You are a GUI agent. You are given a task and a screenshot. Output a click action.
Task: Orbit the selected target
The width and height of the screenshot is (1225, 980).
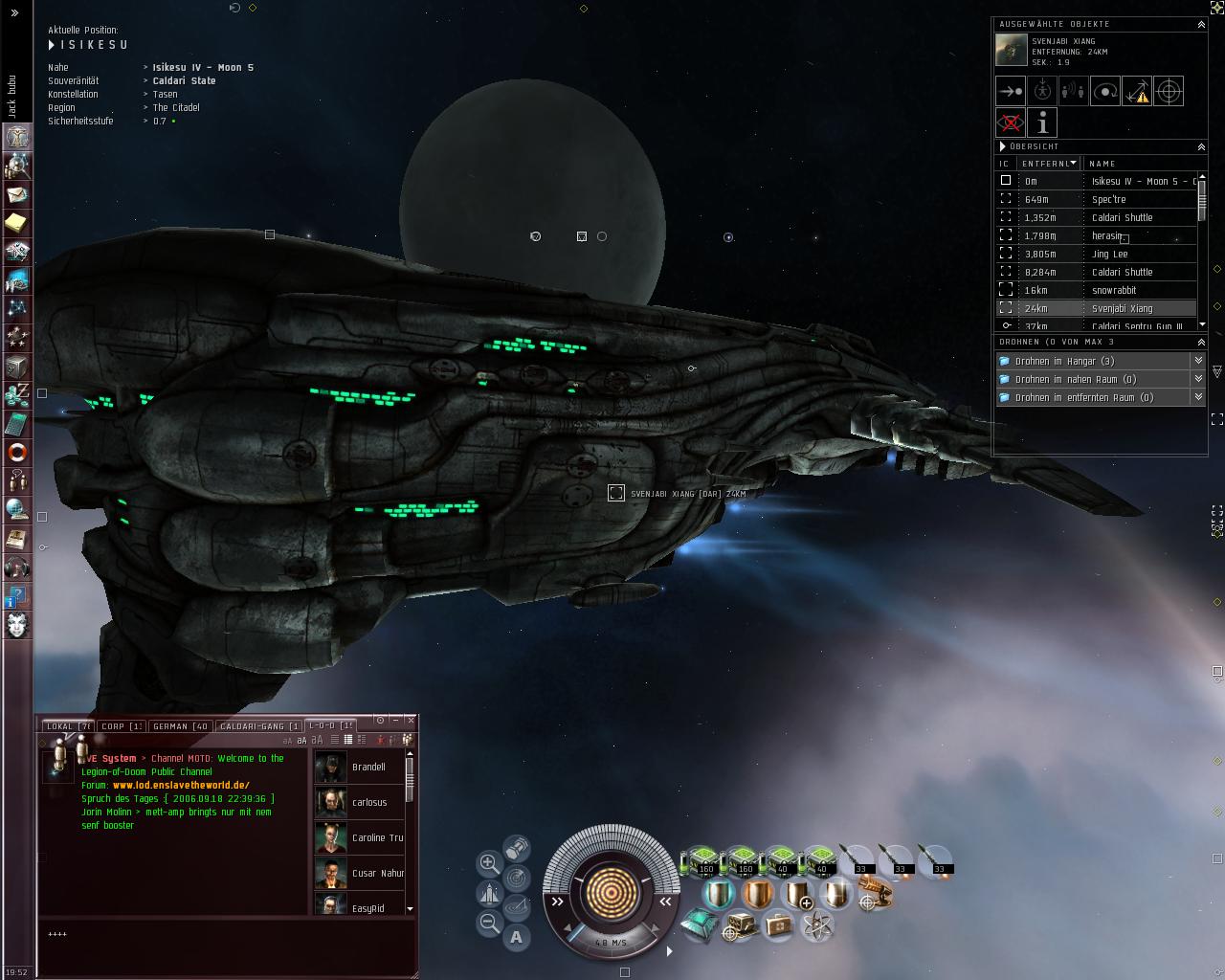click(1105, 91)
